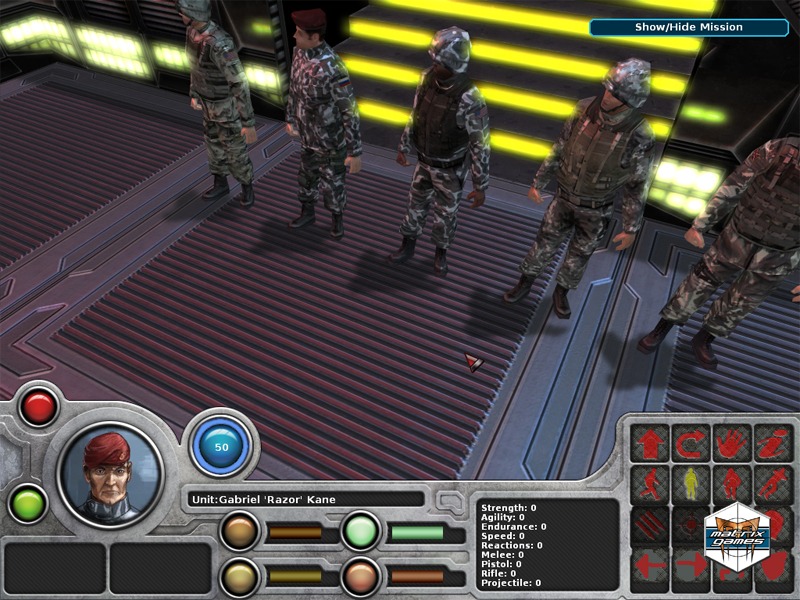Click the red left-pointing arrow icon

pyautogui.click(x=649, y=566)
